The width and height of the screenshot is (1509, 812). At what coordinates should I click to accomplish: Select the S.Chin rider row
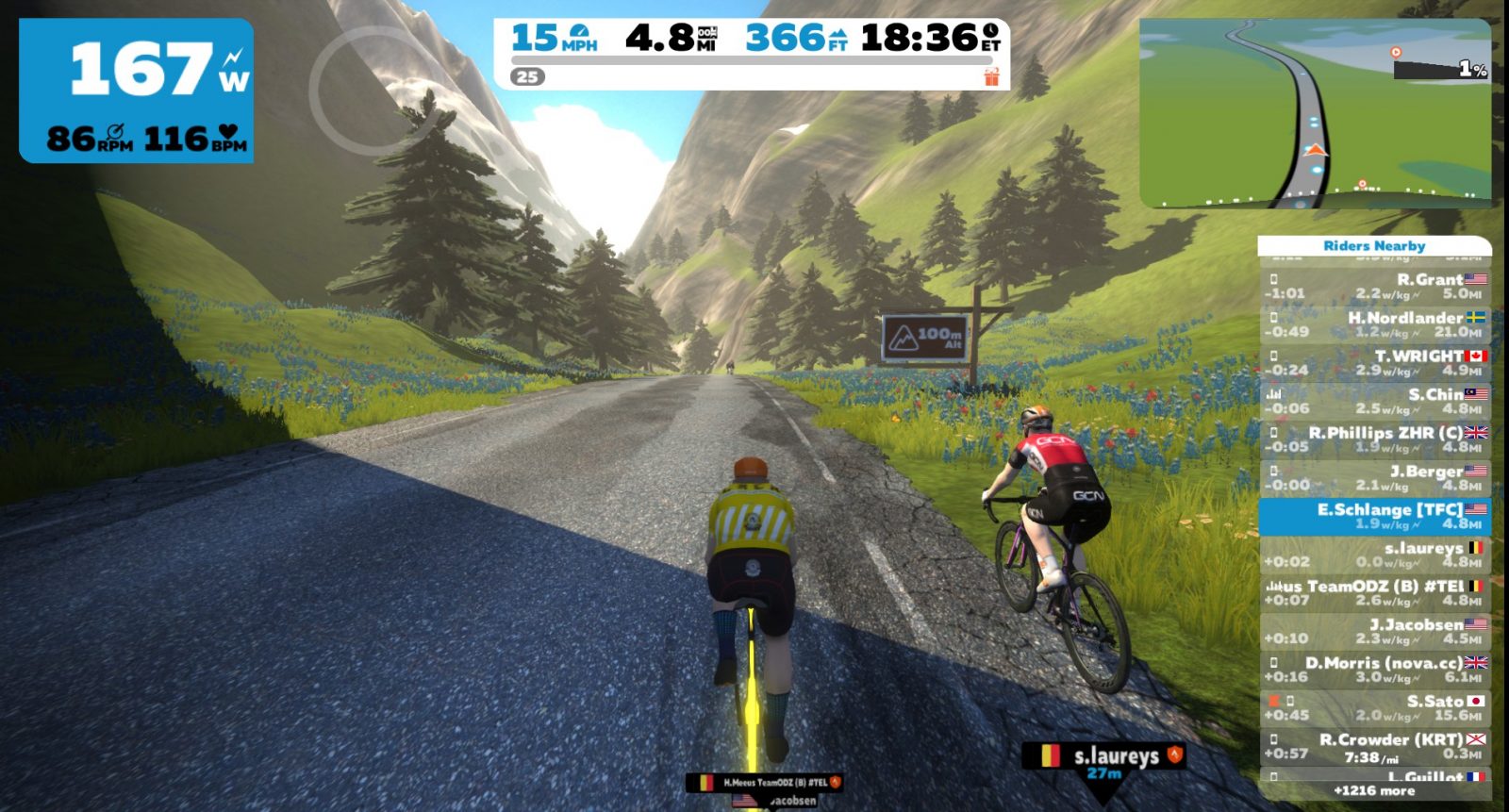1375,401
